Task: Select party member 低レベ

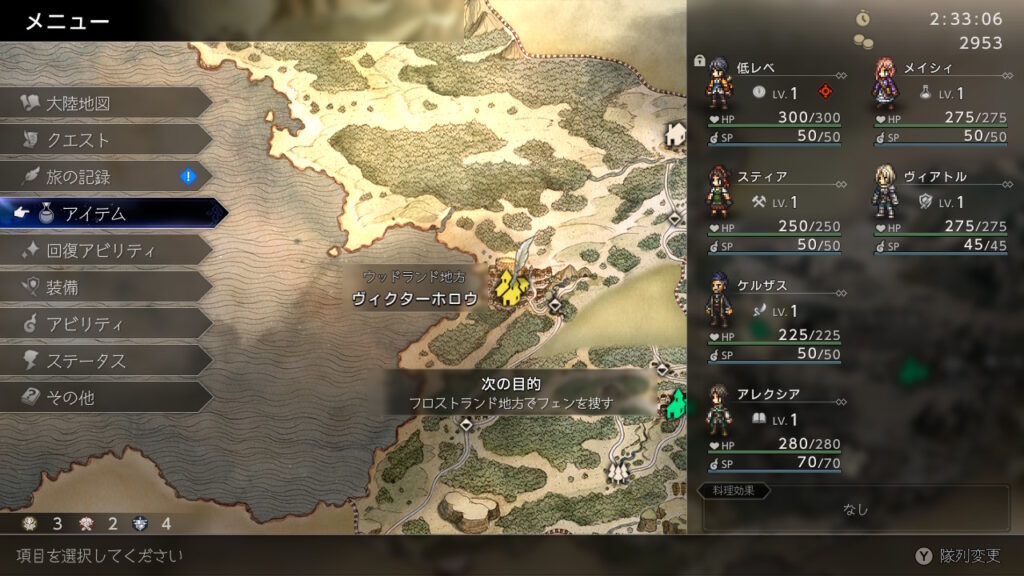Action: tap(770, 95)
